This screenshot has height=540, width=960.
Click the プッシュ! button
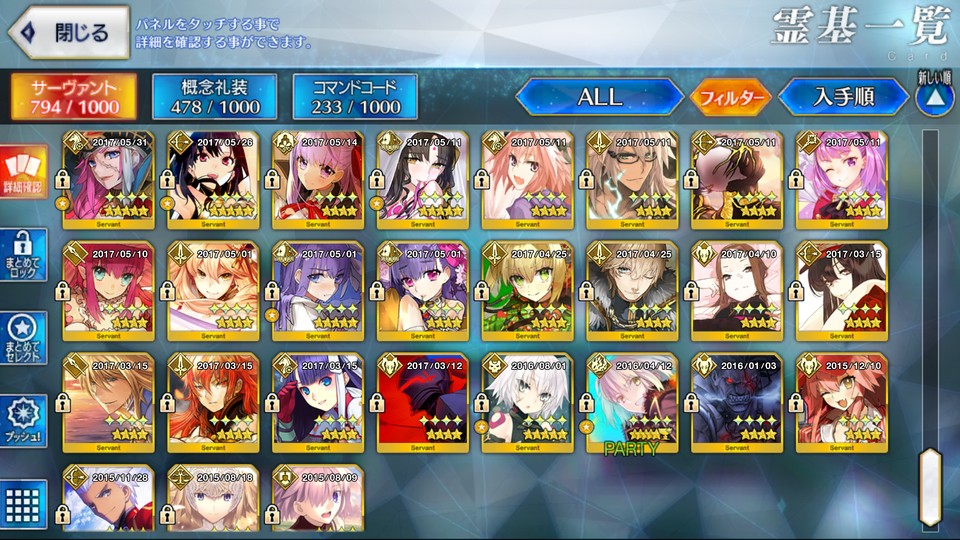20,421
